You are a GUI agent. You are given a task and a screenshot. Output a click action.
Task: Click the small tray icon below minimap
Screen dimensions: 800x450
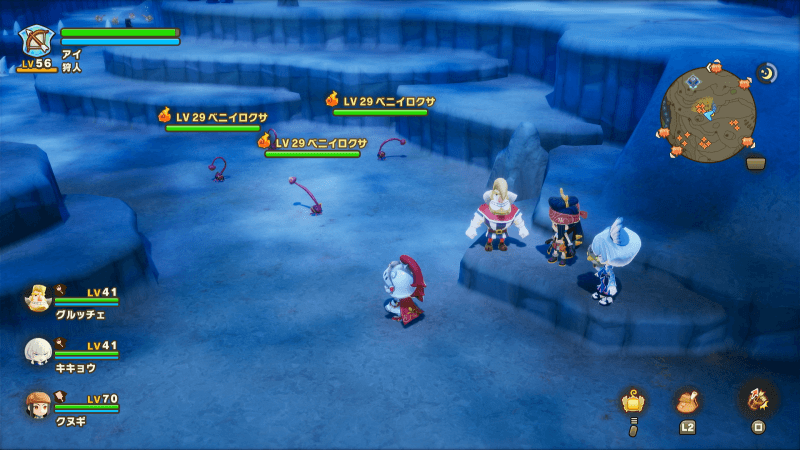755,163
